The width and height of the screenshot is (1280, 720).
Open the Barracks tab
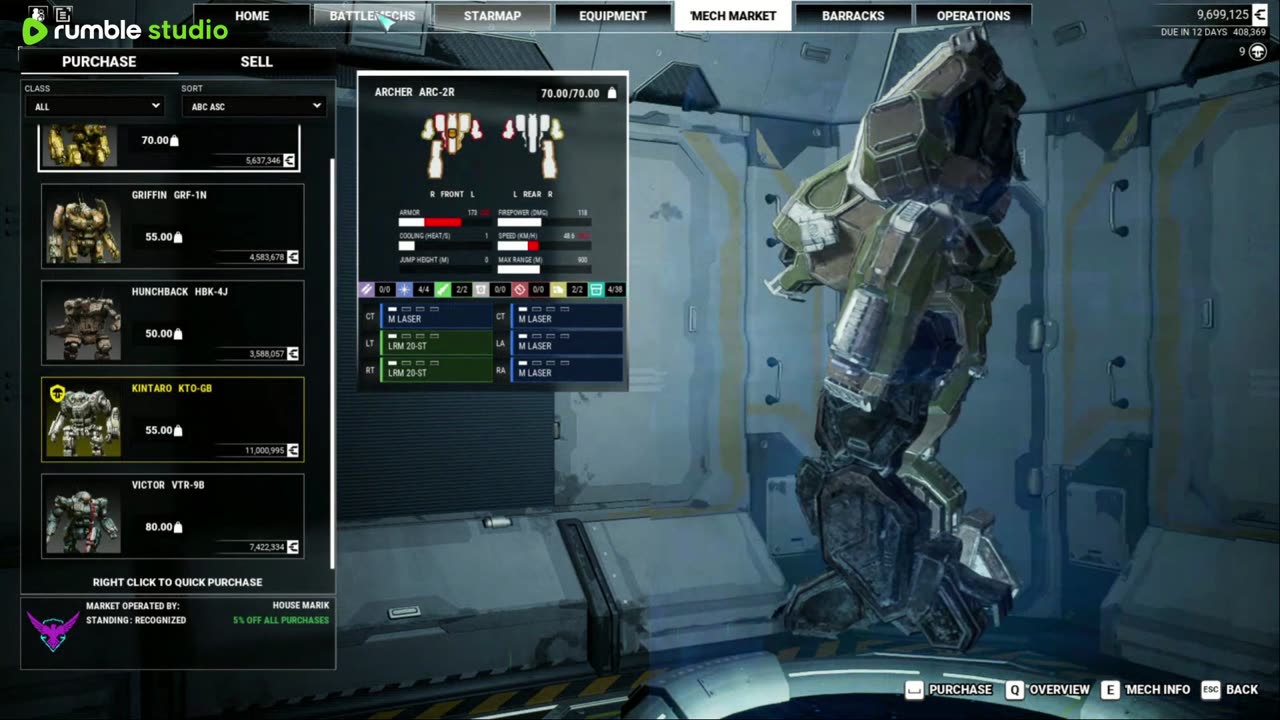(x=853, y=16)
